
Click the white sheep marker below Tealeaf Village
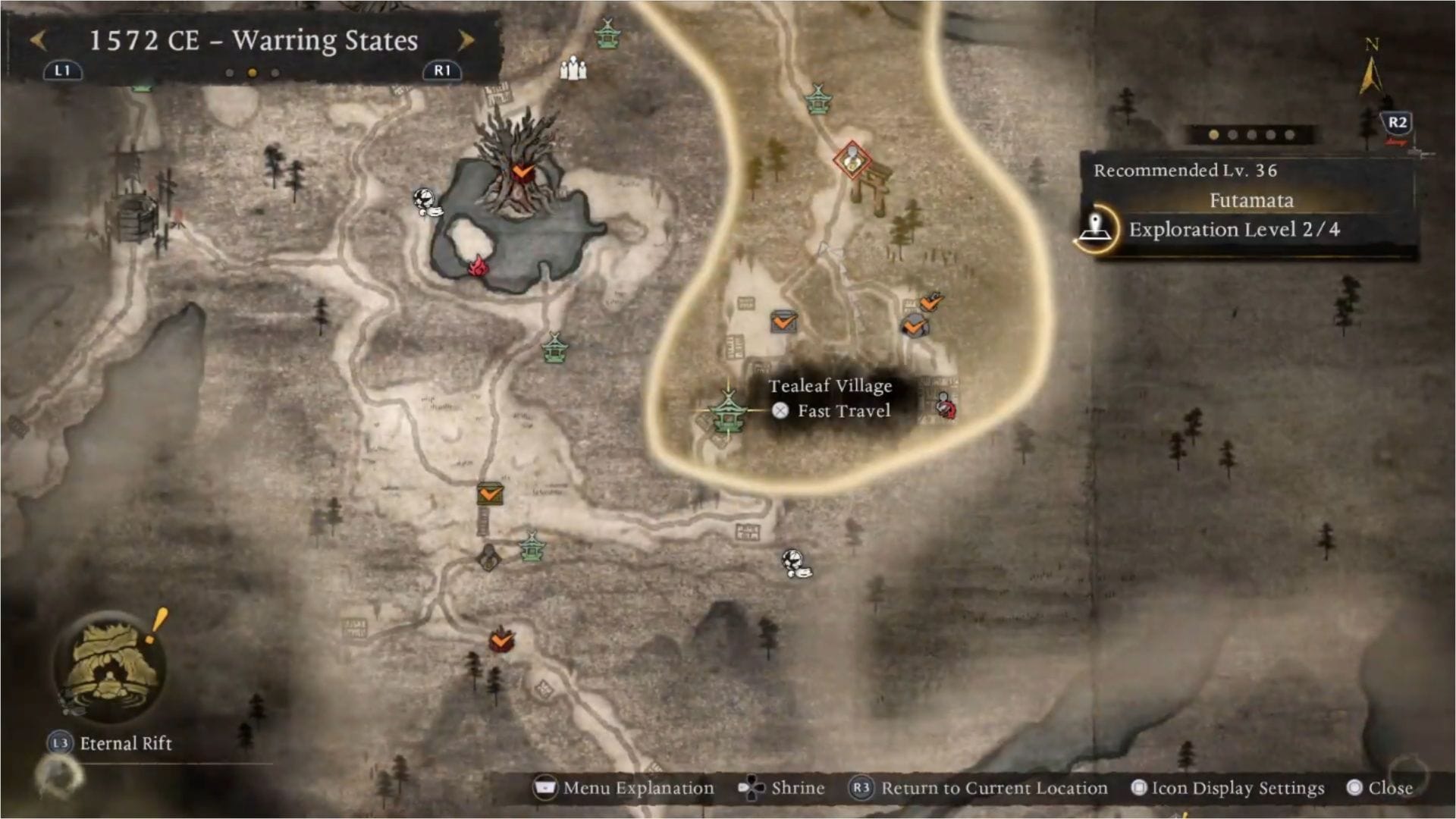[793, 563]
